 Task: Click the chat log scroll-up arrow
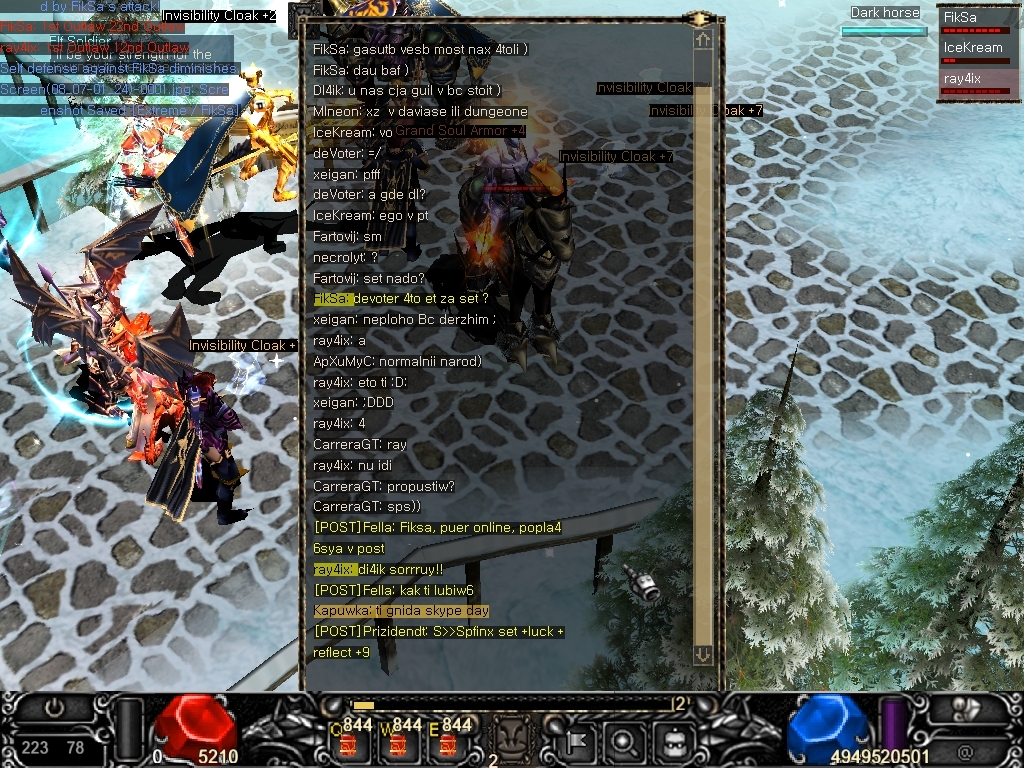[x=703, y=39]
